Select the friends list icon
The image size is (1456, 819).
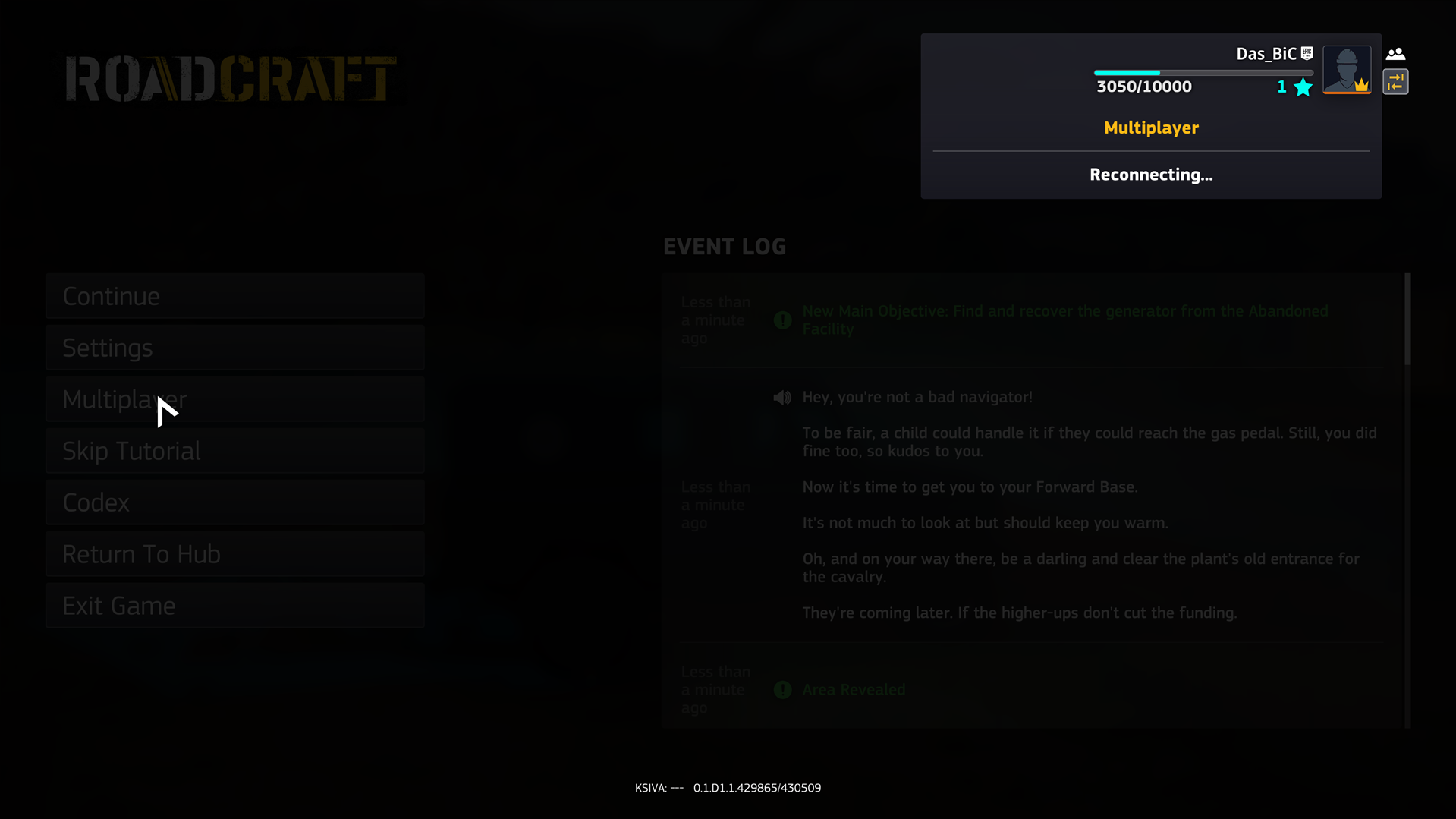click(1396, 53)
